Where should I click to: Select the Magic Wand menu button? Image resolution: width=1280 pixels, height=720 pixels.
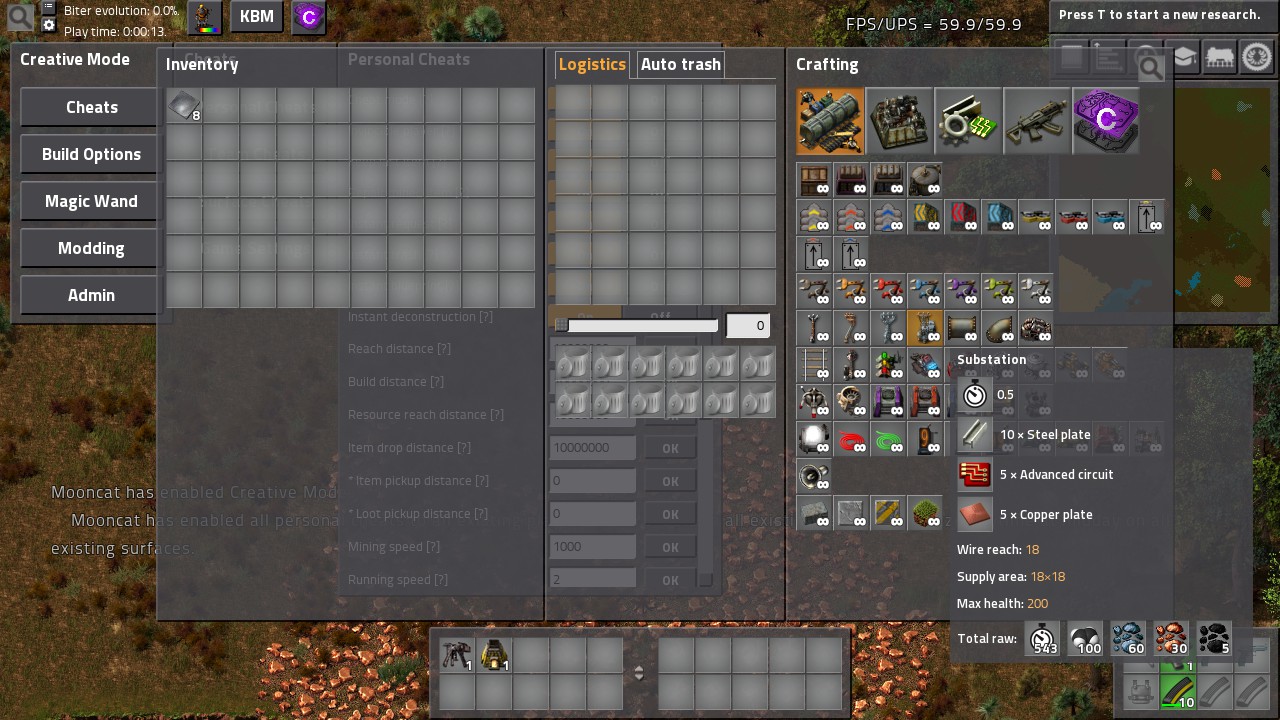click(91, 201)
